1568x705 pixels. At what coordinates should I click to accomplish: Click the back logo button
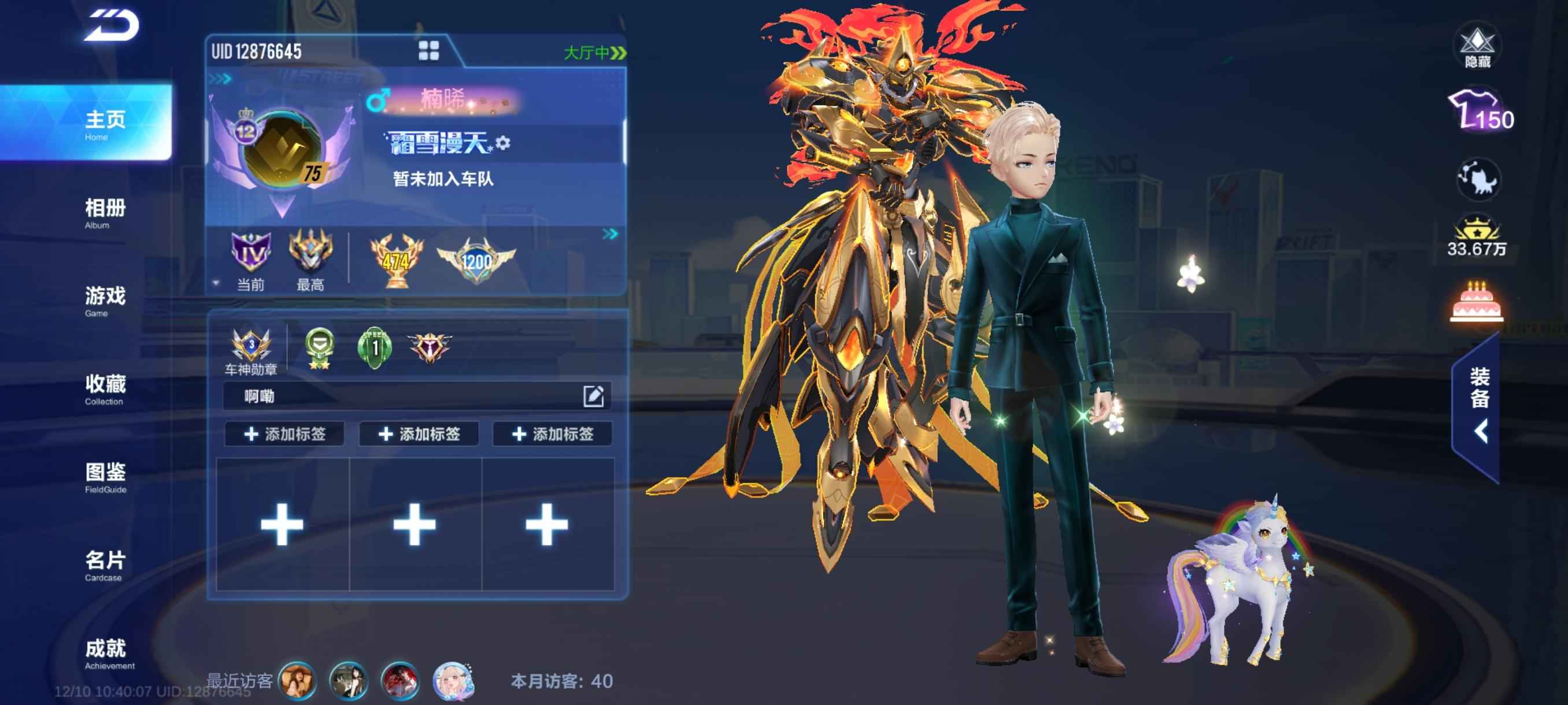tap(112, 26)
